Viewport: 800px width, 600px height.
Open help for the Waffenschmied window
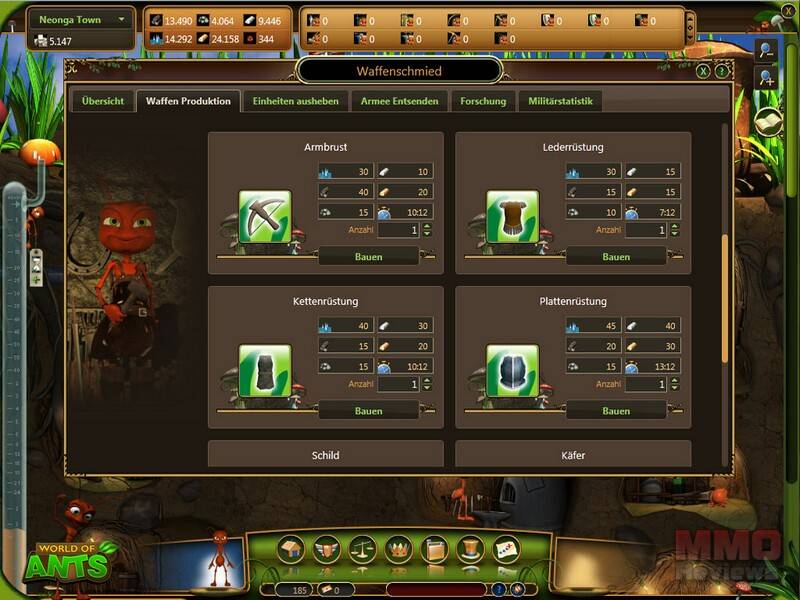pos(720,72)
